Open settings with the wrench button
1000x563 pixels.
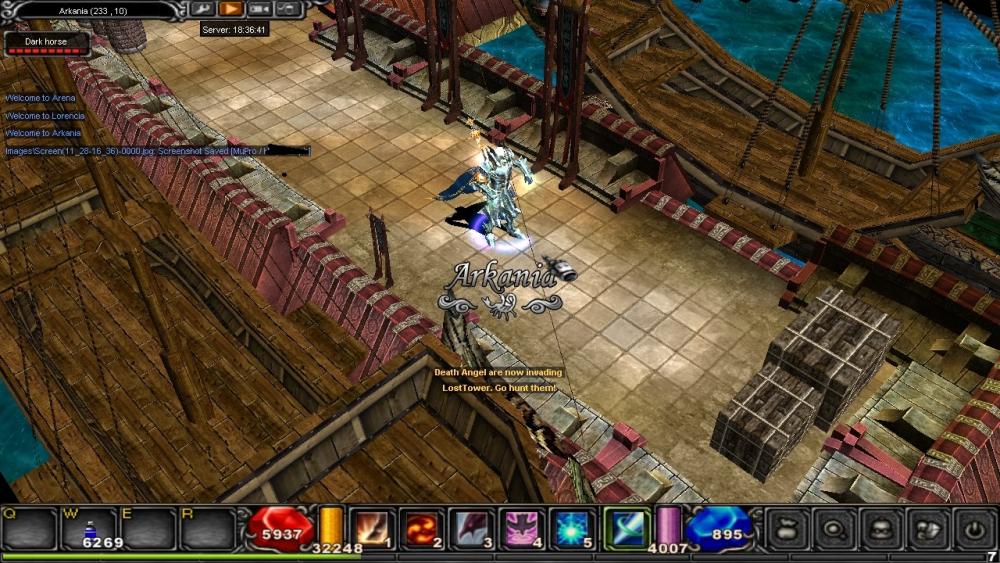(x=203, y=9)
